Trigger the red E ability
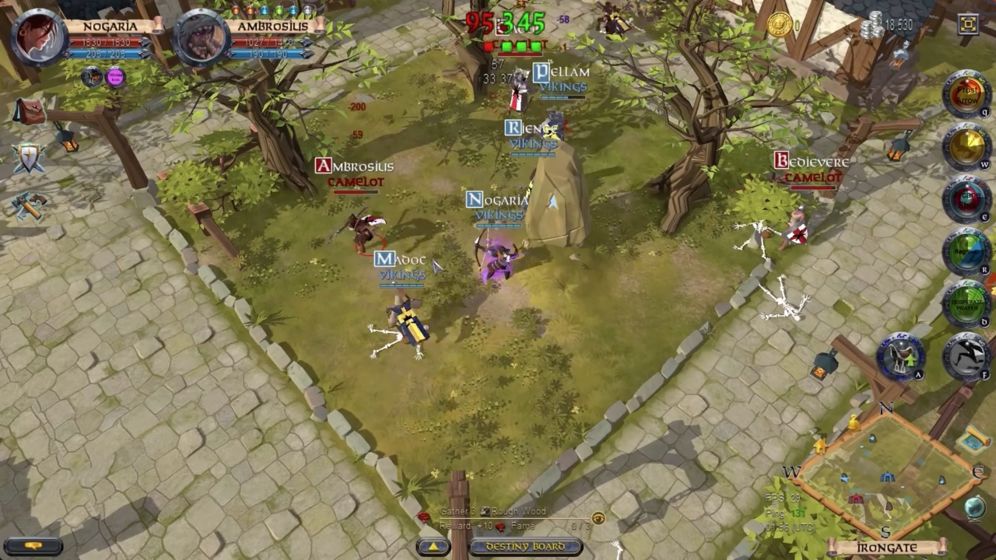This screenshot has width=996, height=560. point(966,198)
